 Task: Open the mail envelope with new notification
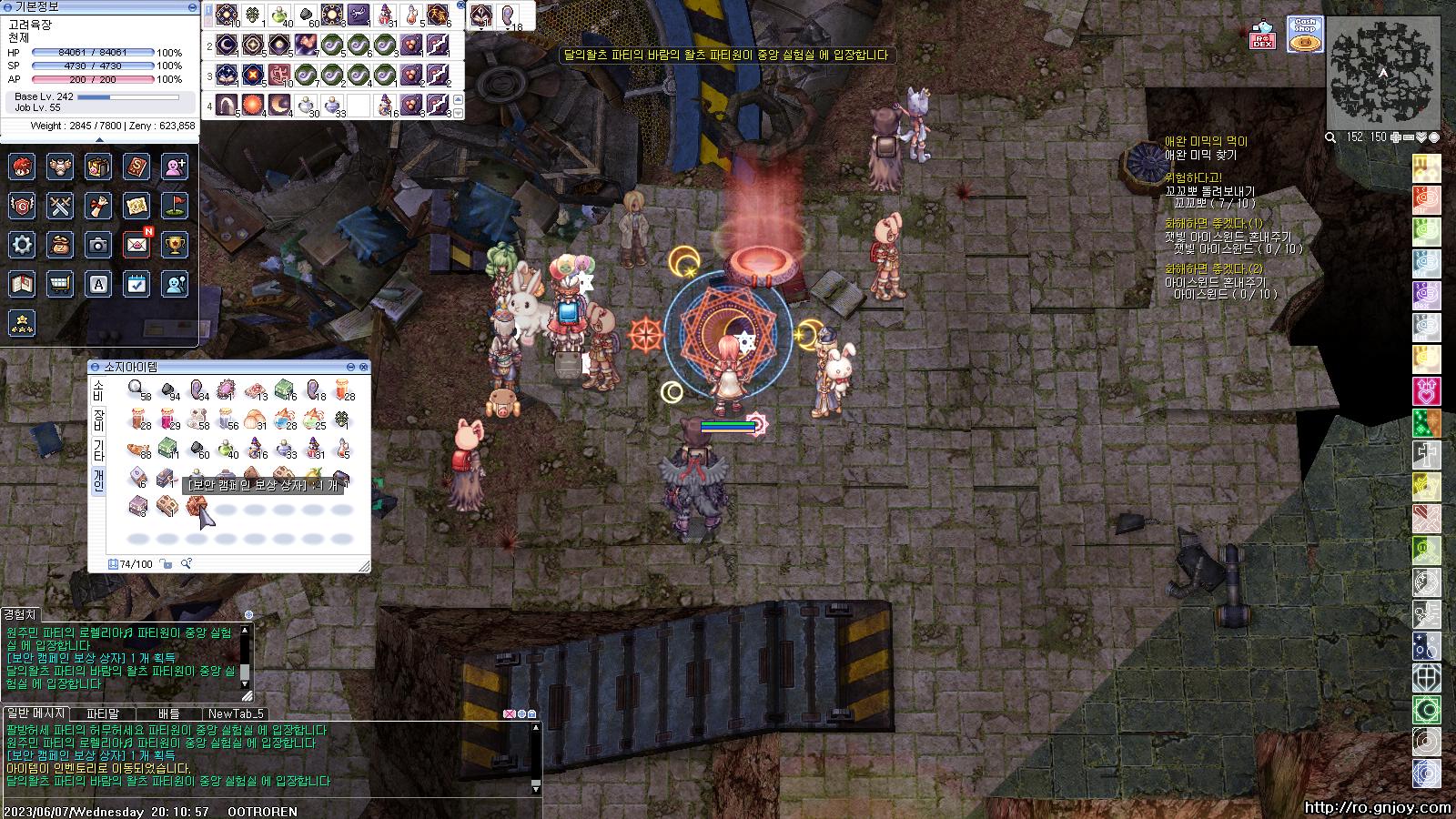136,244
